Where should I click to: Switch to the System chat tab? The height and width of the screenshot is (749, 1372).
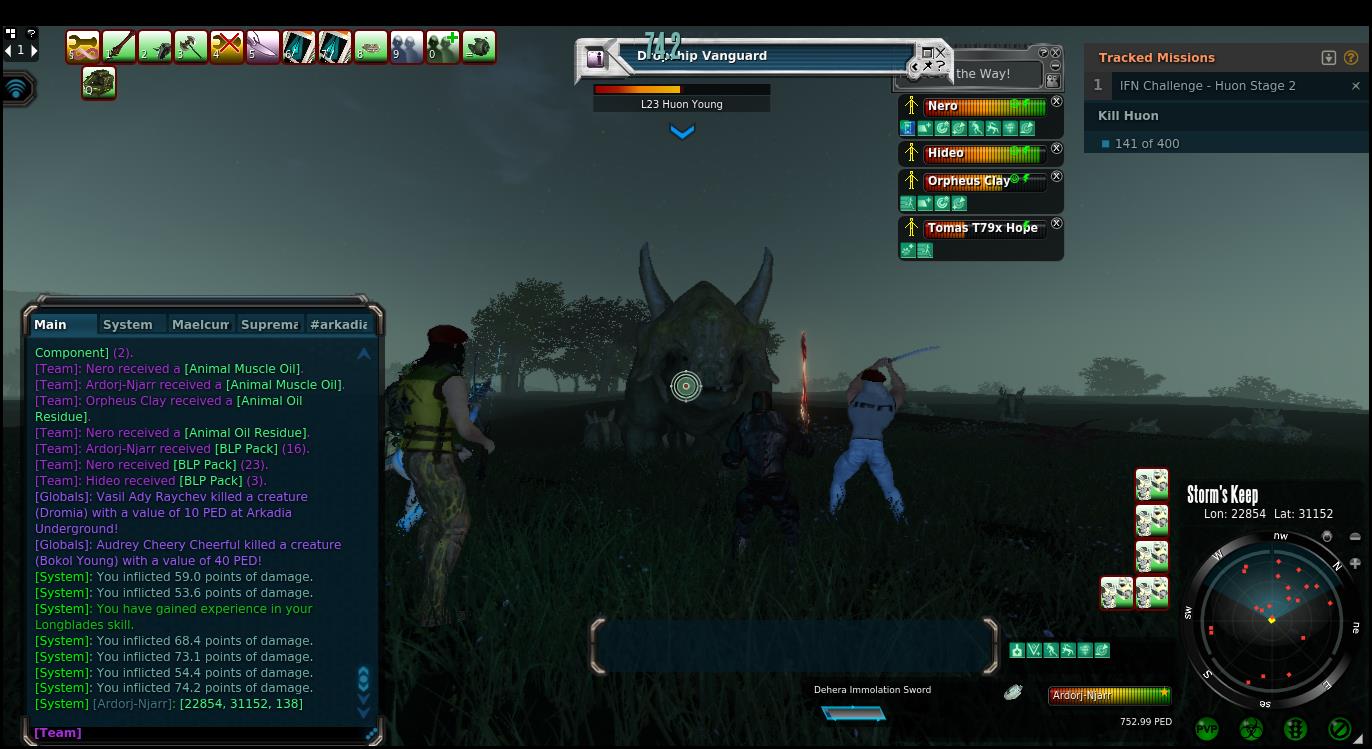coord(128,324)
